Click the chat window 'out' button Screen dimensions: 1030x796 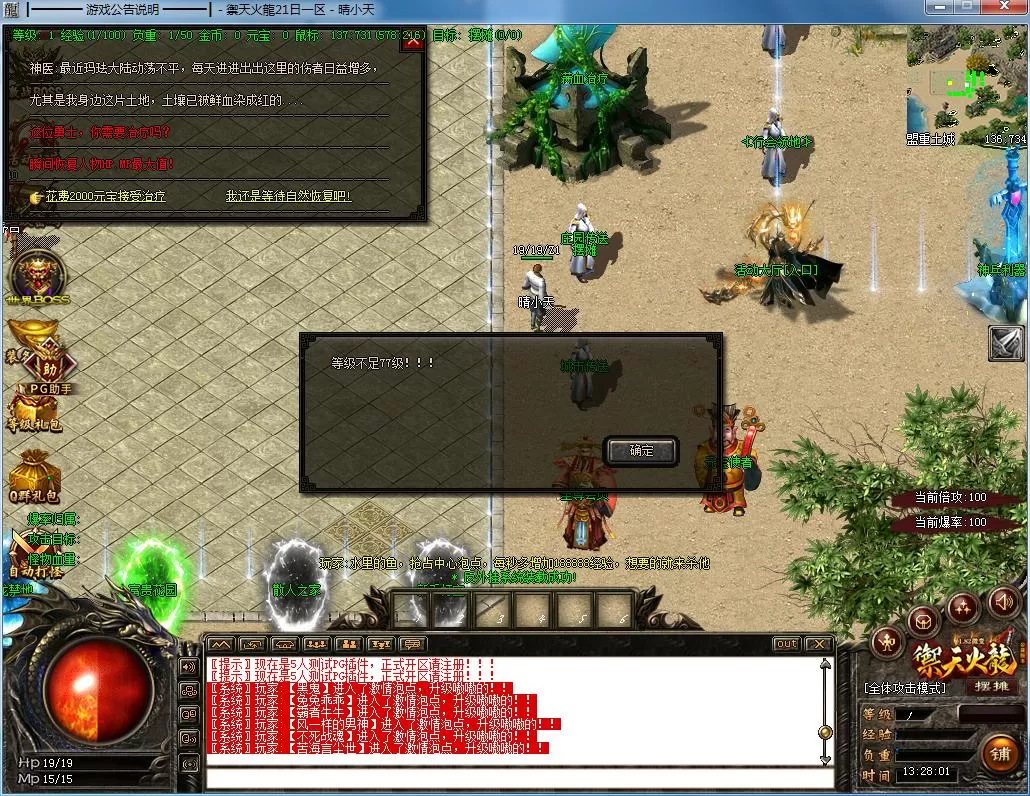pyautogui.click(x=786, y=644)
